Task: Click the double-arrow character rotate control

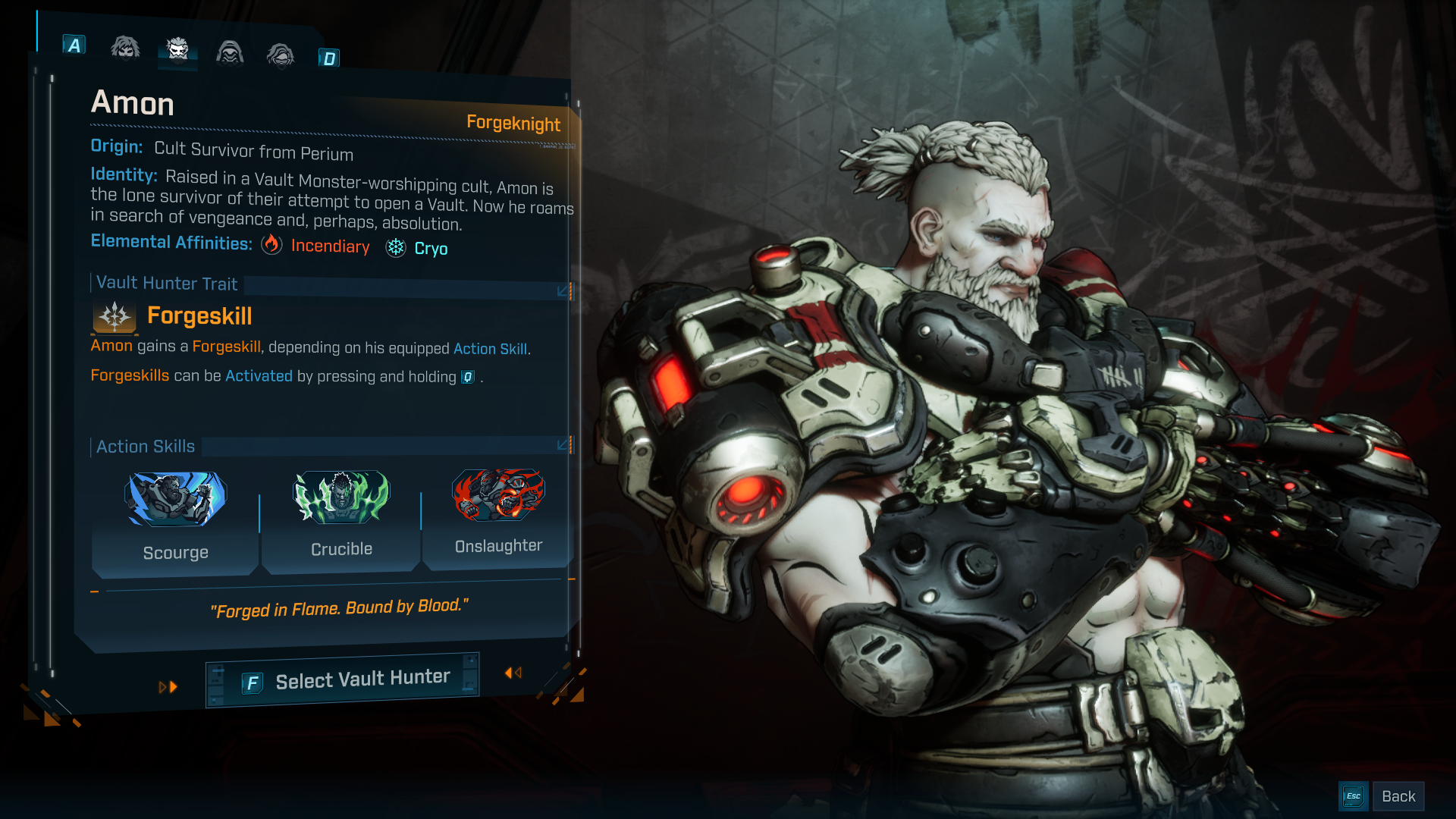Action: click(x=513, y=673)
